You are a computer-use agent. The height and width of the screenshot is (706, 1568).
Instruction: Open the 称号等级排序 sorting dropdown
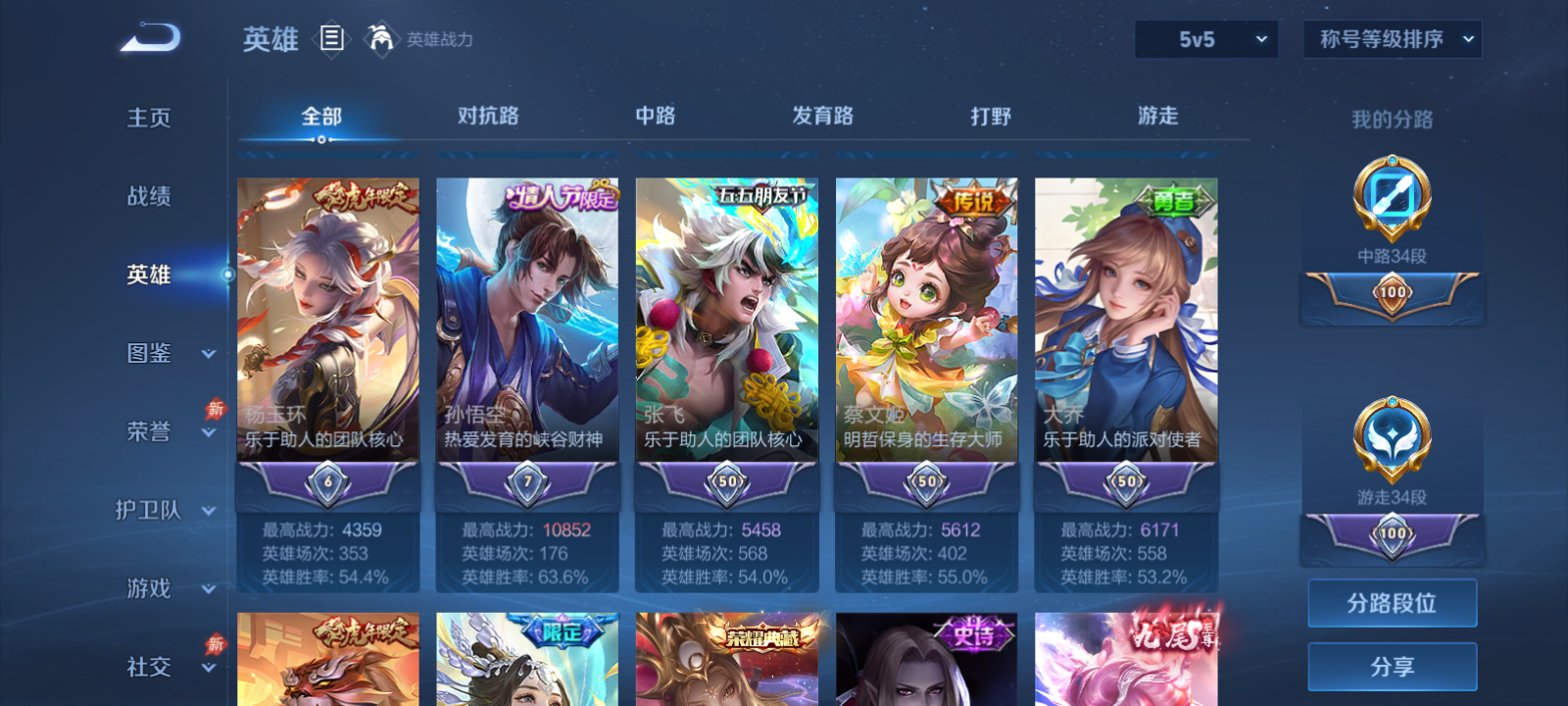(x=1392, y=40)
